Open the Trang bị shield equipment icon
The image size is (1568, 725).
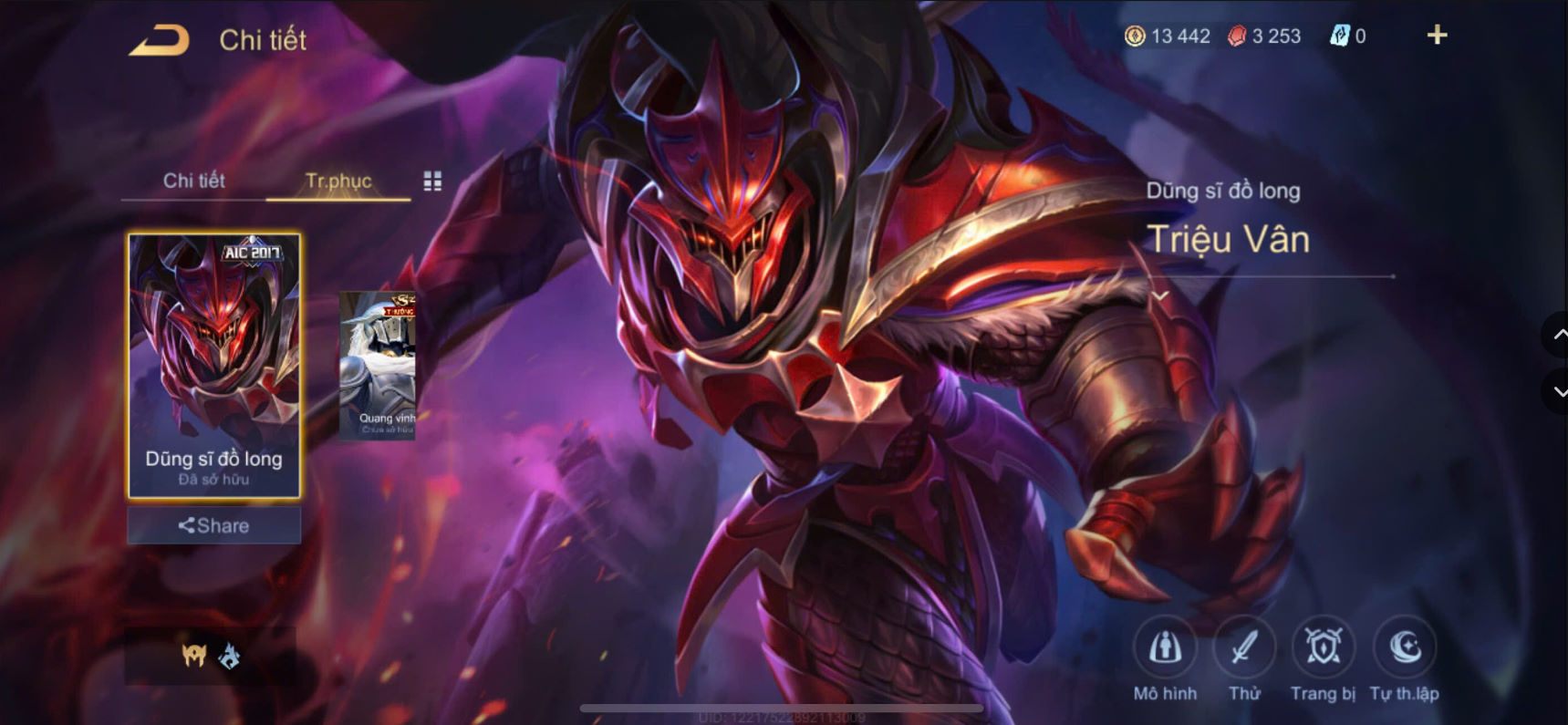point(1324,649)
